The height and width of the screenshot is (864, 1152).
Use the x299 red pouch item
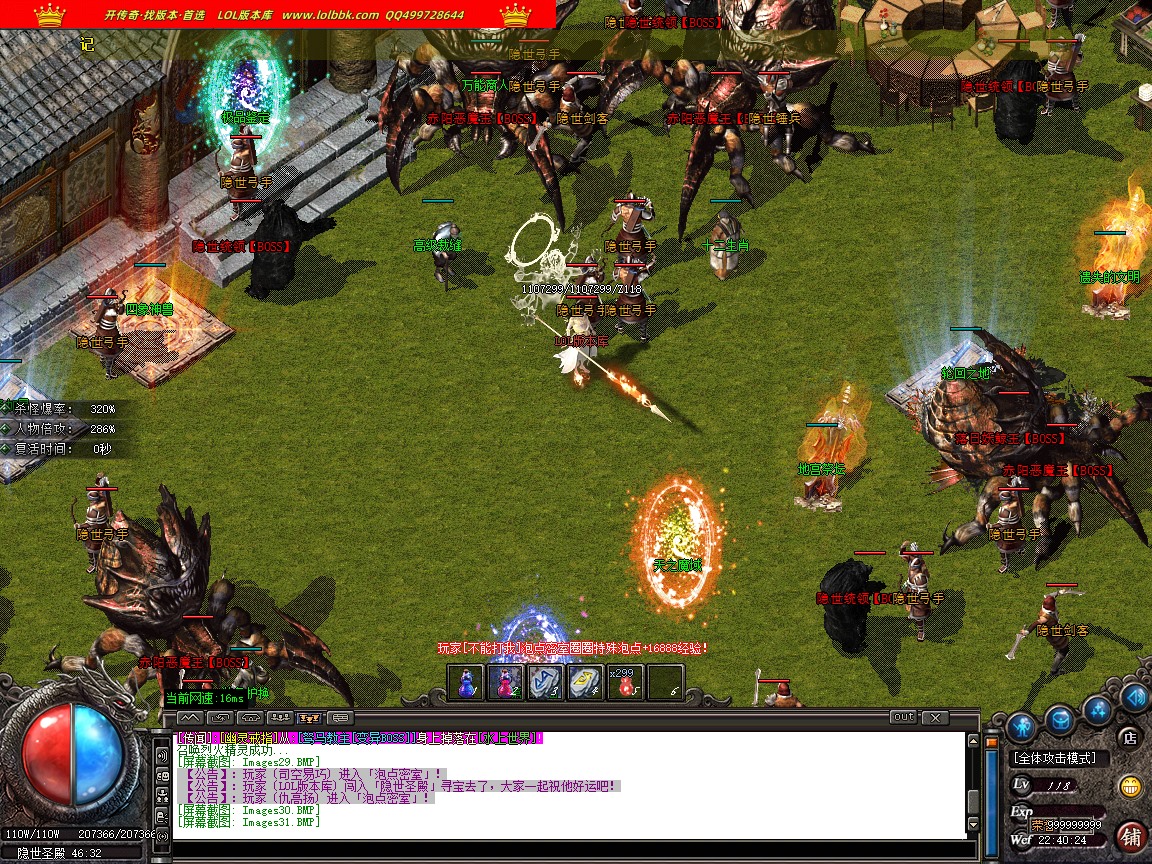pos(625,682)
